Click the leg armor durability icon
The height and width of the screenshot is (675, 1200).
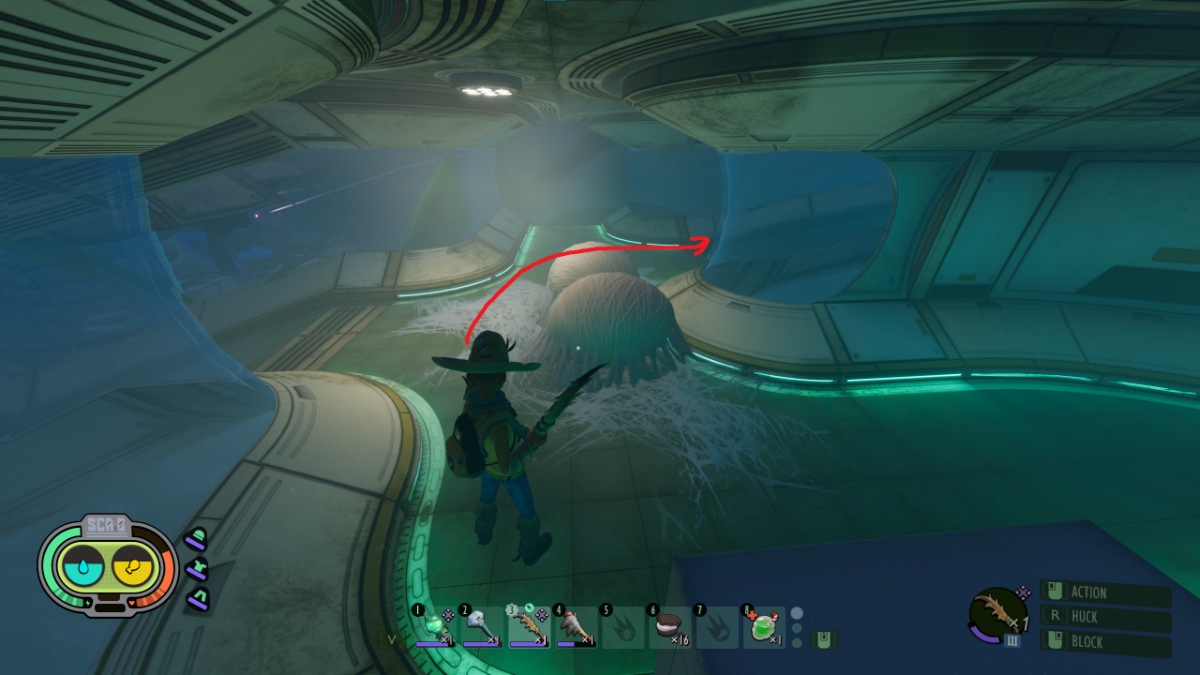pos(197,600)
